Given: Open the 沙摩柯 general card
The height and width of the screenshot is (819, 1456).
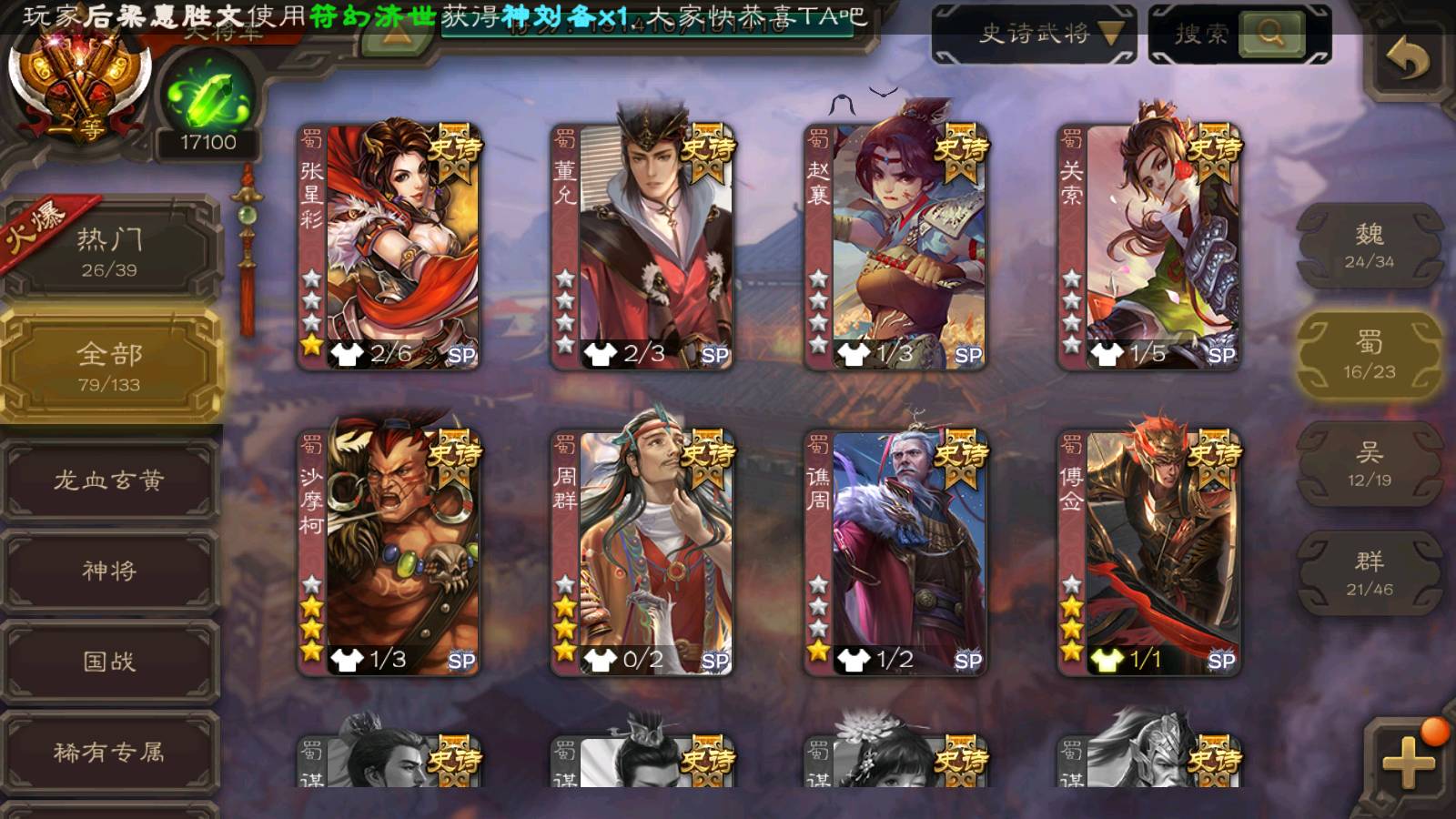Looking at the screenshot, I should (389, 552).
